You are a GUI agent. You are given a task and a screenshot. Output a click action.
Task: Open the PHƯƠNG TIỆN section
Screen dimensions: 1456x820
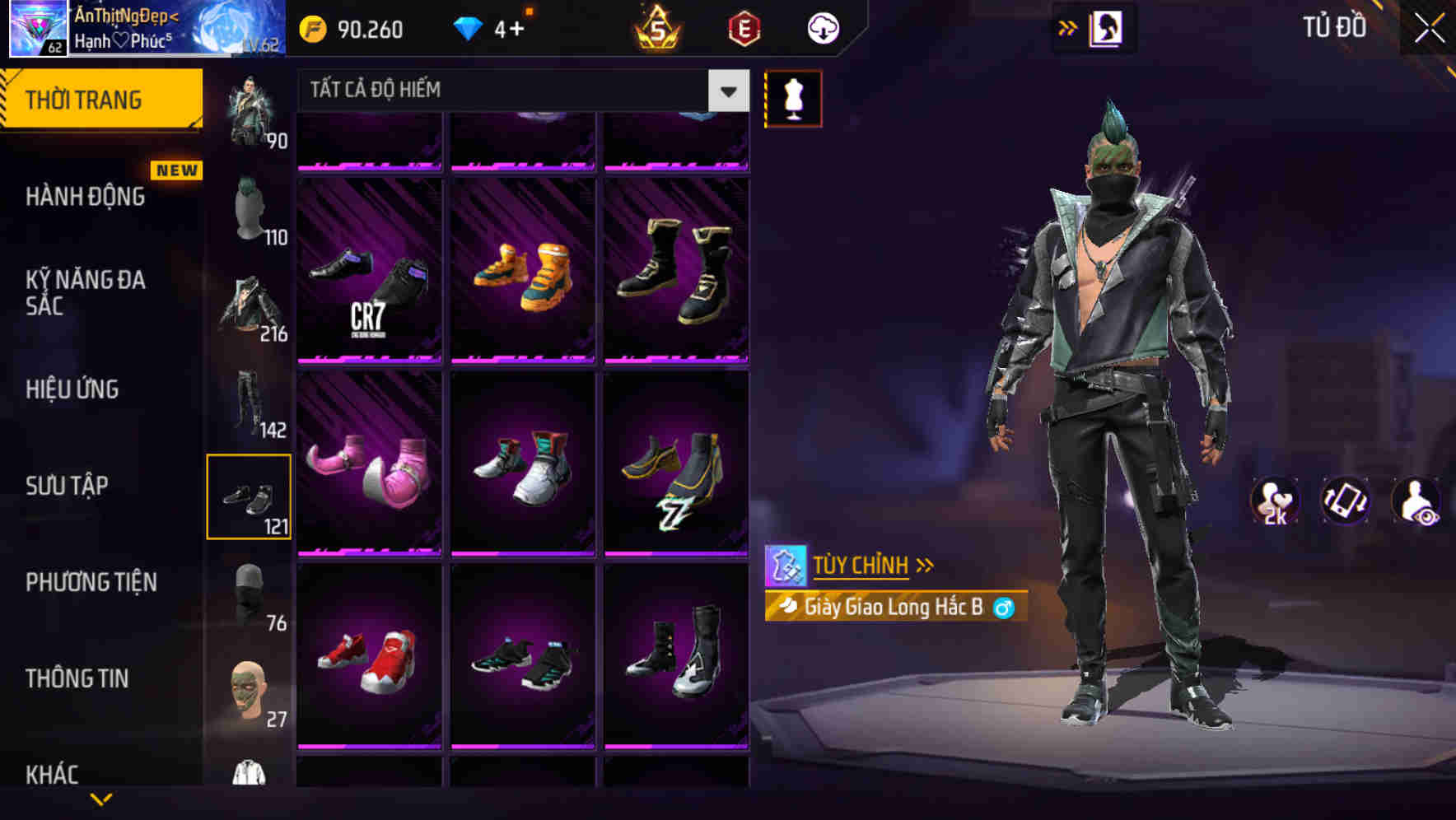[x=92, y=582]
